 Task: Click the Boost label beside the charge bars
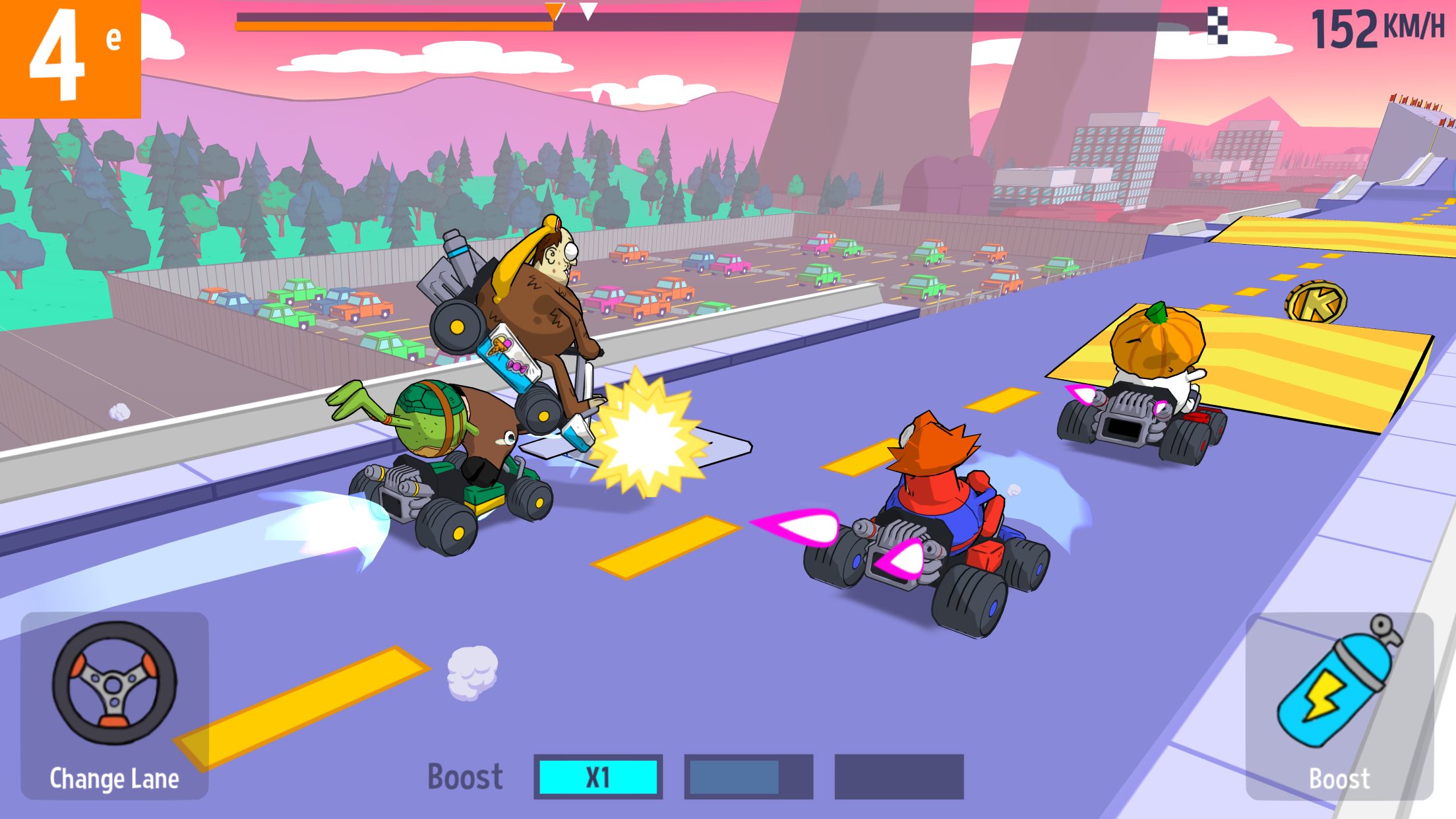coord(465,775)
